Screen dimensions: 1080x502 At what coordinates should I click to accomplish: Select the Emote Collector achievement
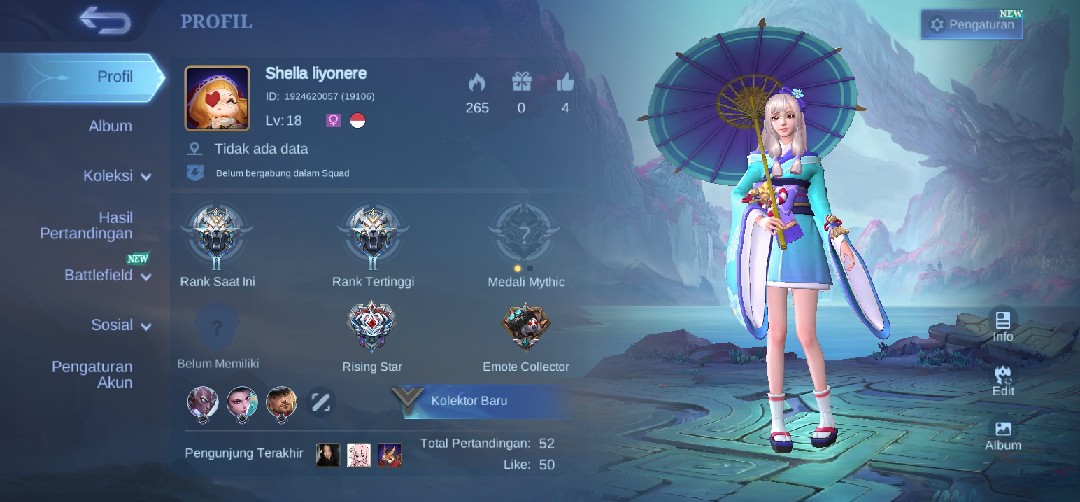pos(525,328)
